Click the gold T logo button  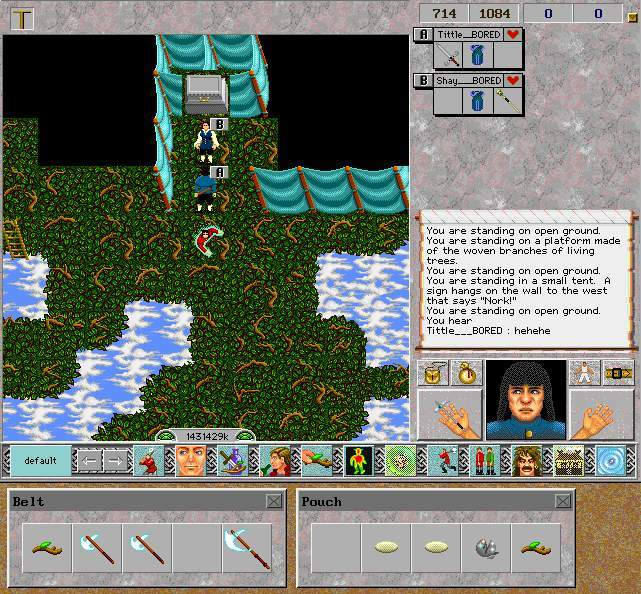coord(22,17)
